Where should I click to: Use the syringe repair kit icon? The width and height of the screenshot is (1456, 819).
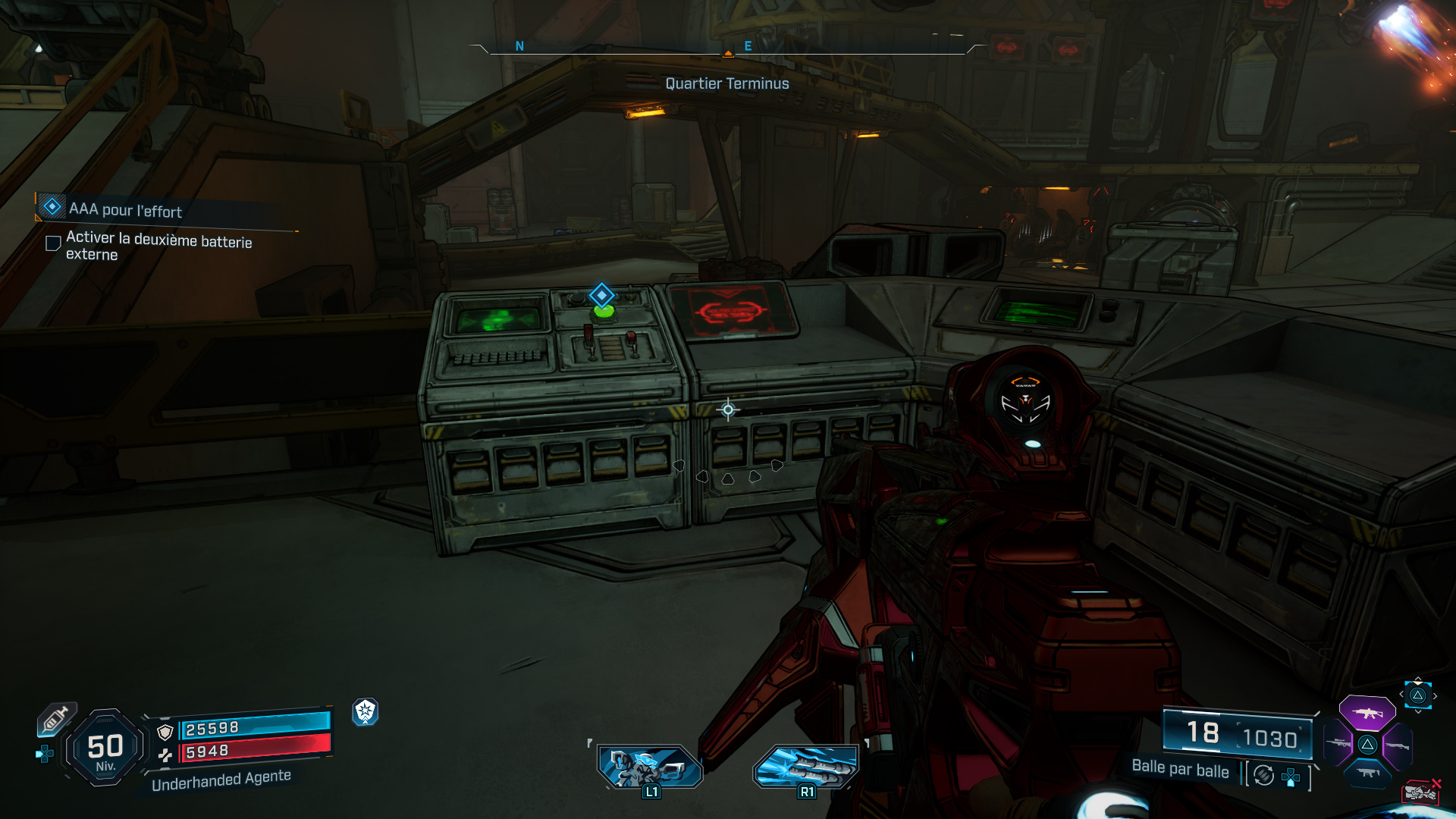click(57, 718)
